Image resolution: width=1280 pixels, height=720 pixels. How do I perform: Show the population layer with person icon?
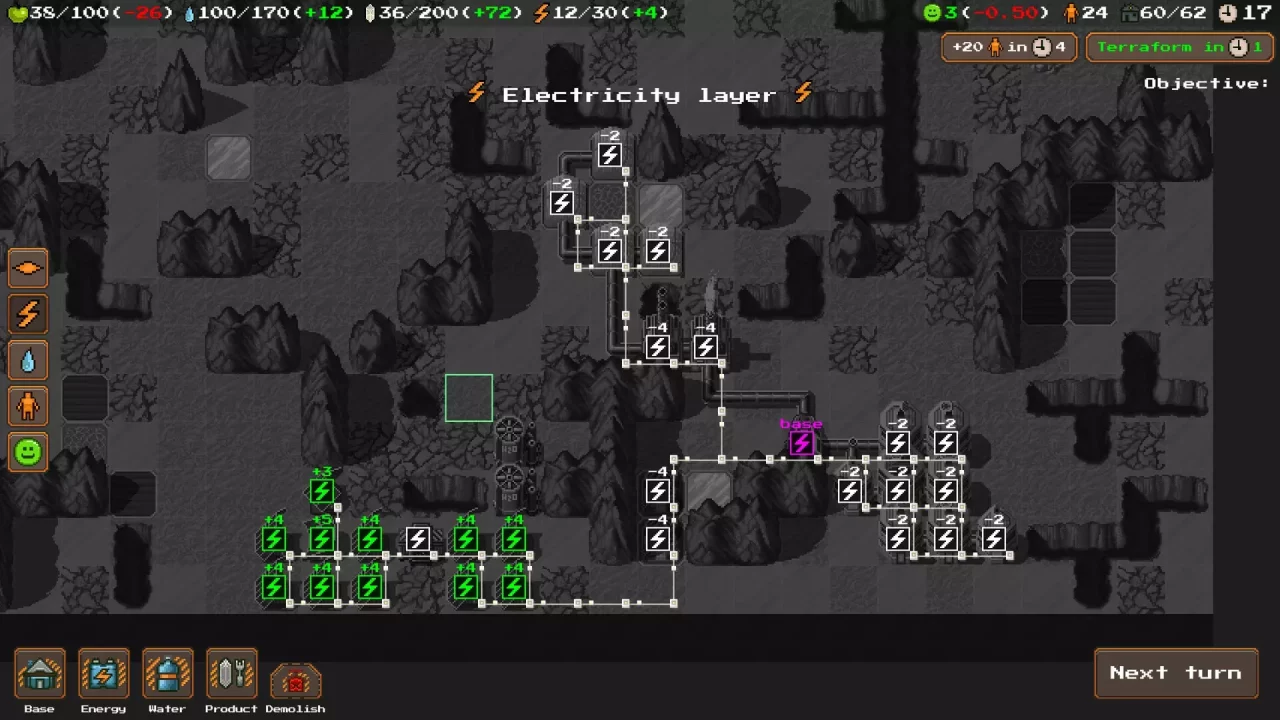pos(28,406)
